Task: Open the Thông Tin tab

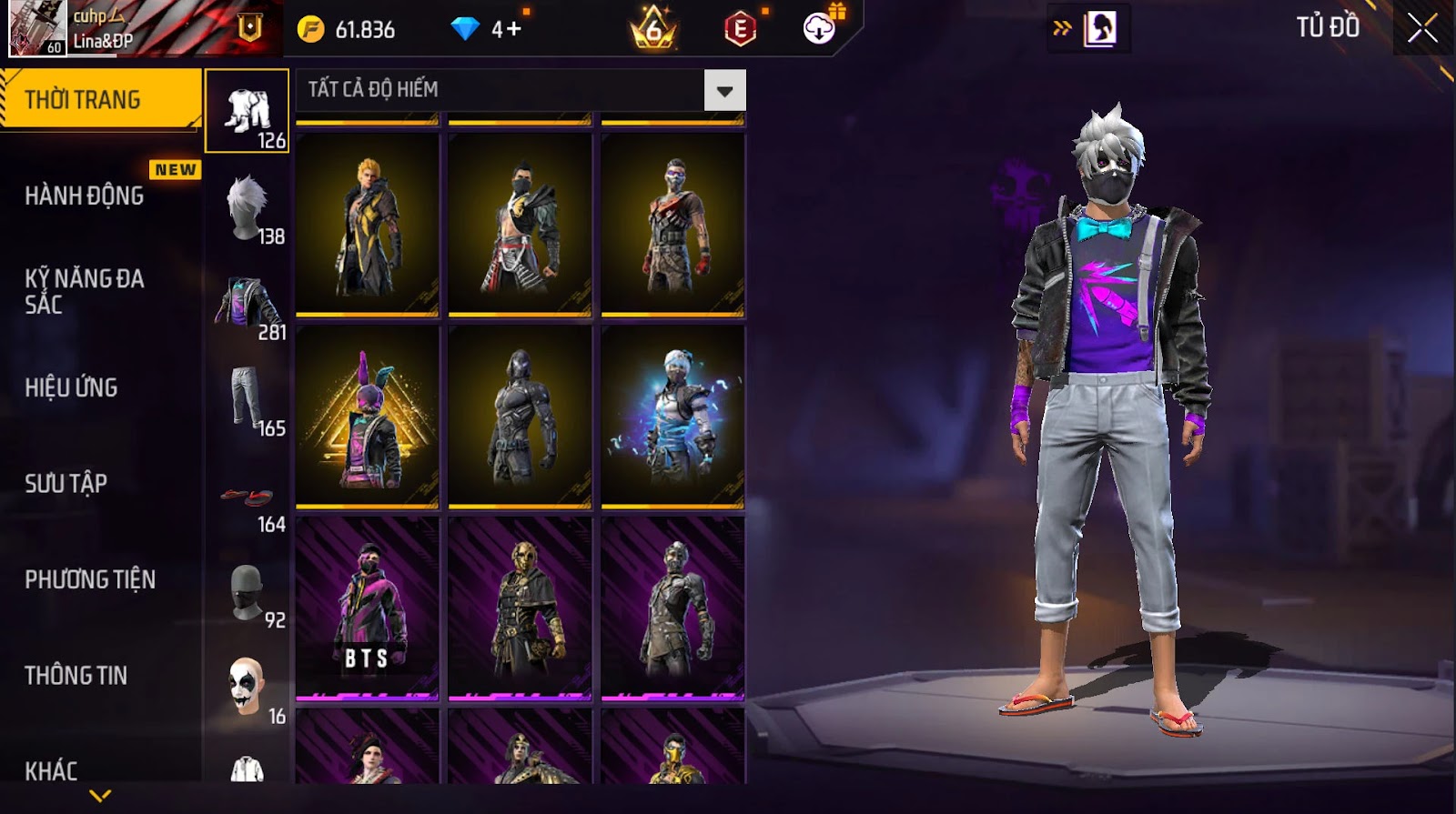Action: [x=76, y=675]
